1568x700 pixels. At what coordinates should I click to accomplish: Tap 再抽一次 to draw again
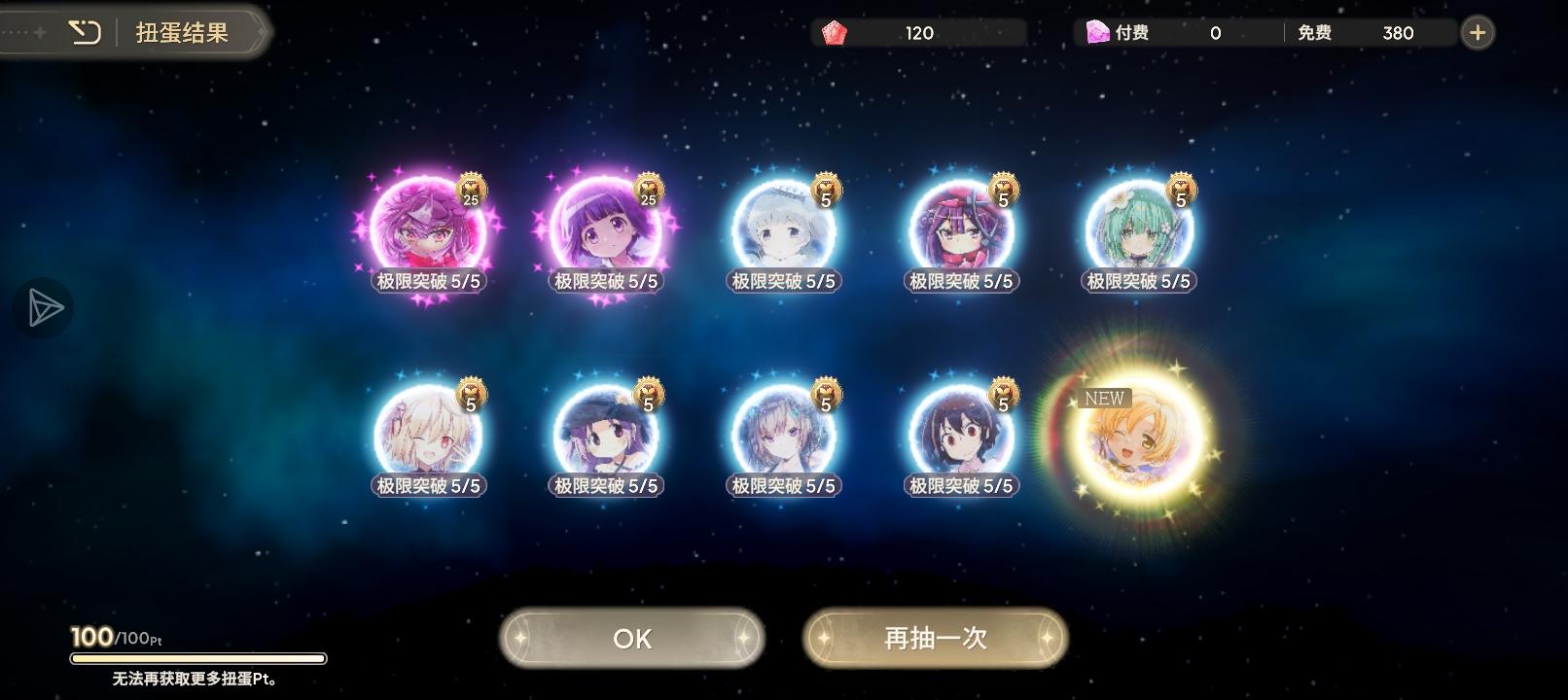(x=935, y=639)
